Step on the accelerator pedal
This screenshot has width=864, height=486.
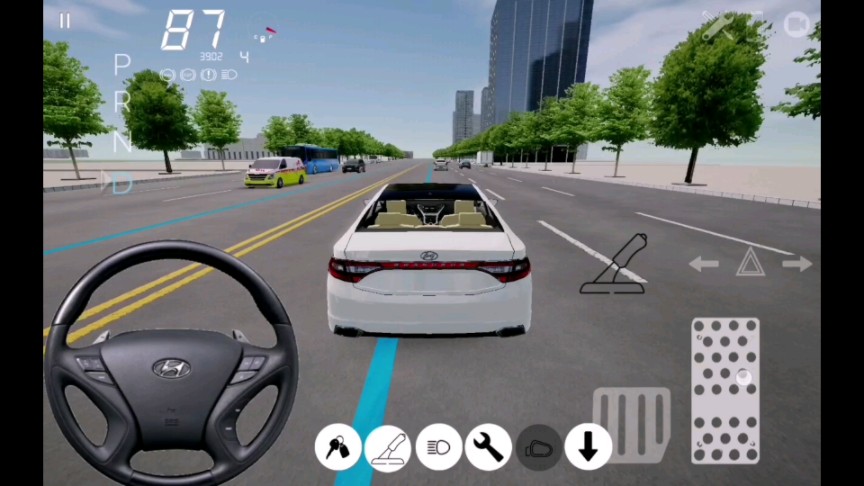[725, 390]
